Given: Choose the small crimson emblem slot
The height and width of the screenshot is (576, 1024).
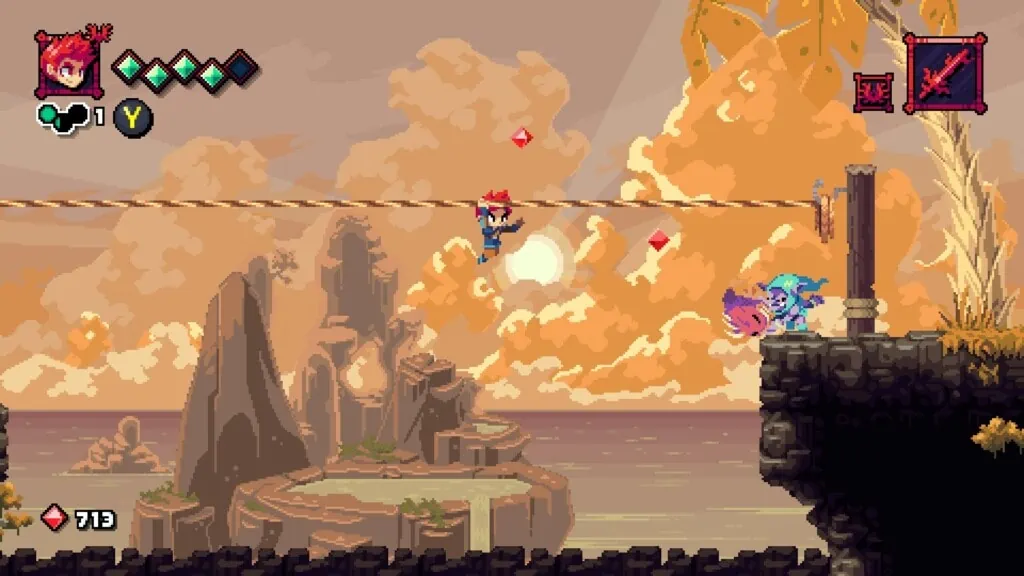Looking at the screenshot, I should click(x=873, y=92).
